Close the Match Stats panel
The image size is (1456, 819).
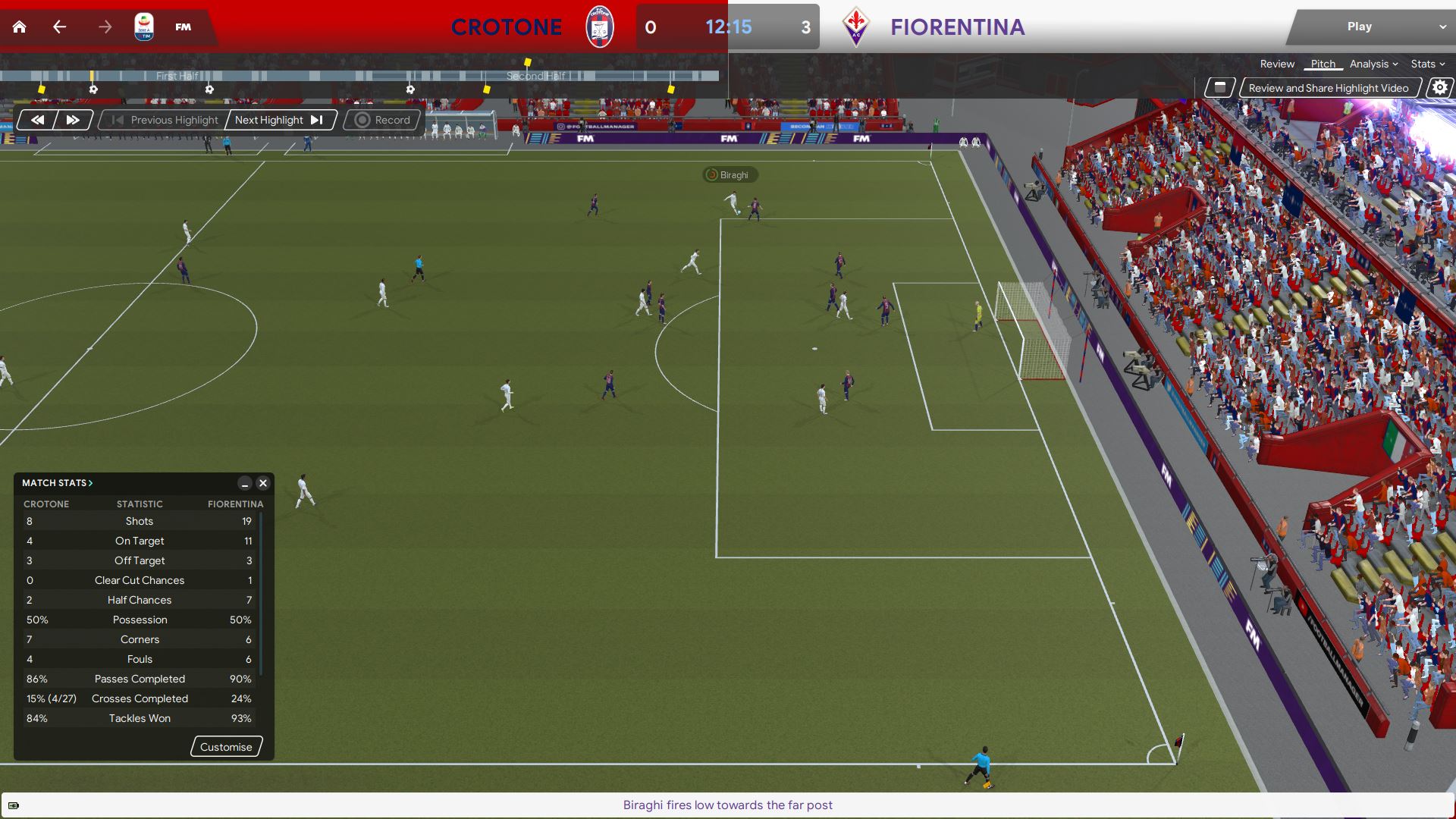pos(263,483)
